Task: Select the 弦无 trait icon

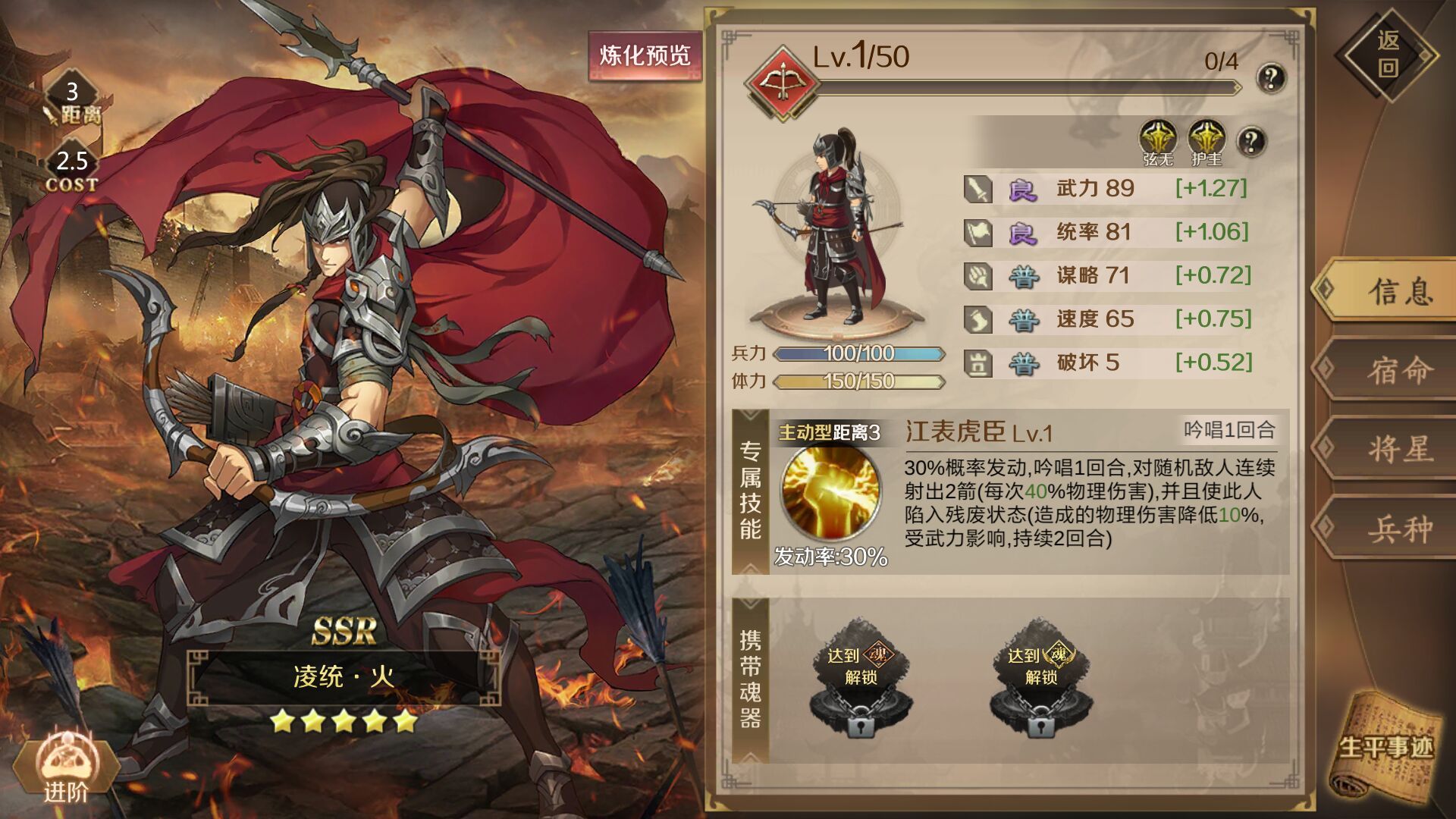Action: click(x=1158, y=141)
